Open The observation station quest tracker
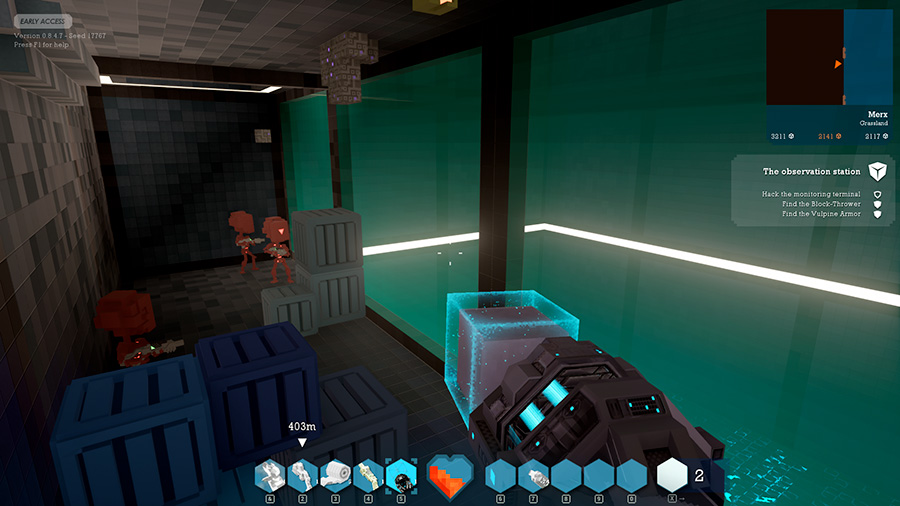 pyautogui.click(x=811, y=172)
